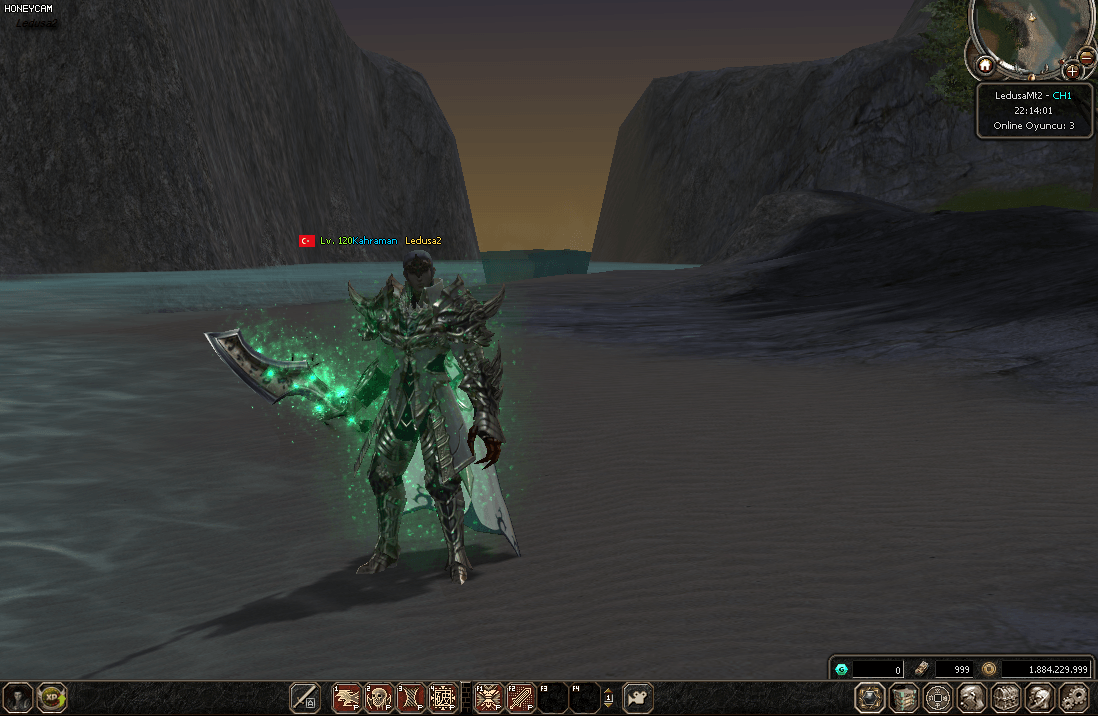1098x716 pixels.
Task: Cast the square rune skill in slot 4
Action: [443, 697]
